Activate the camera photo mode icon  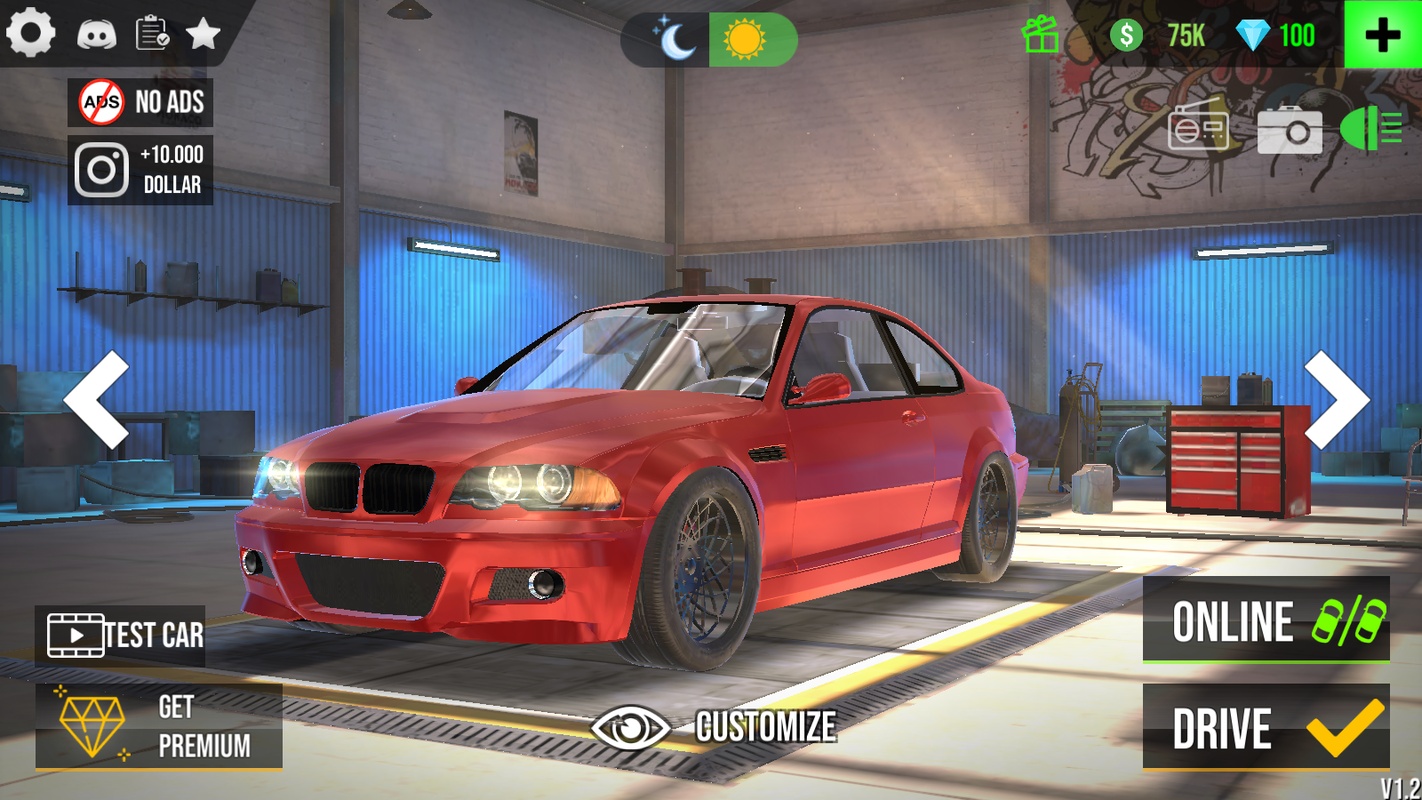1289,131
